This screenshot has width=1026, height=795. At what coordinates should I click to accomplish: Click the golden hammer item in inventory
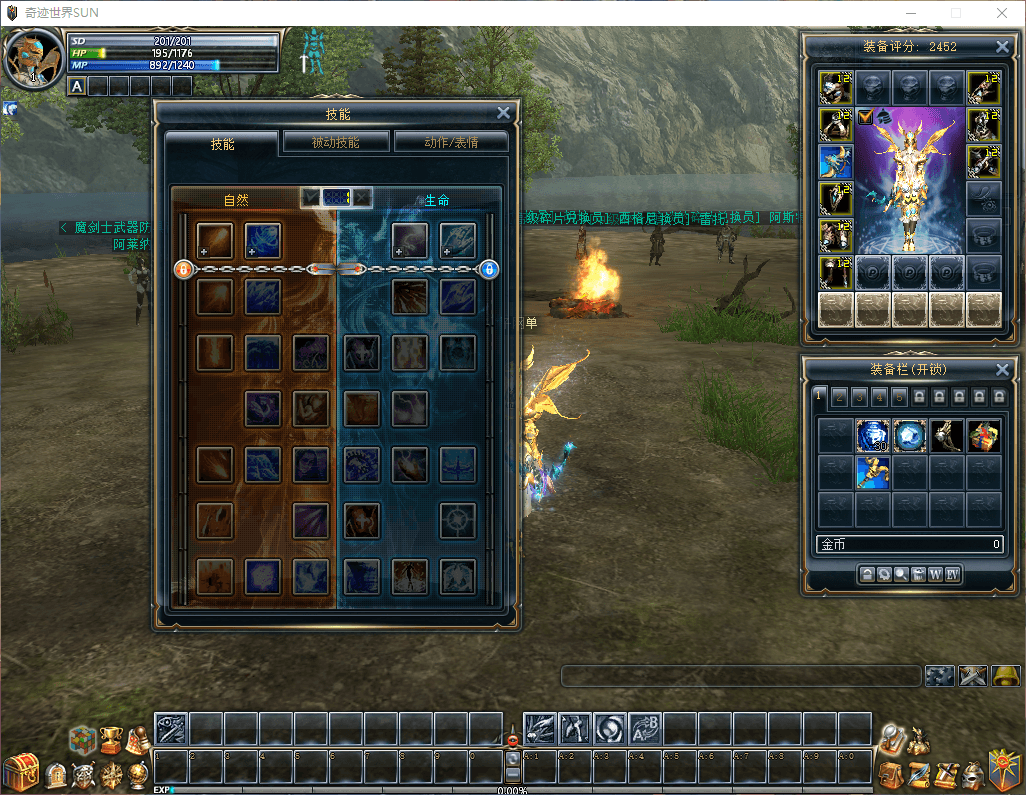(873, 472)
